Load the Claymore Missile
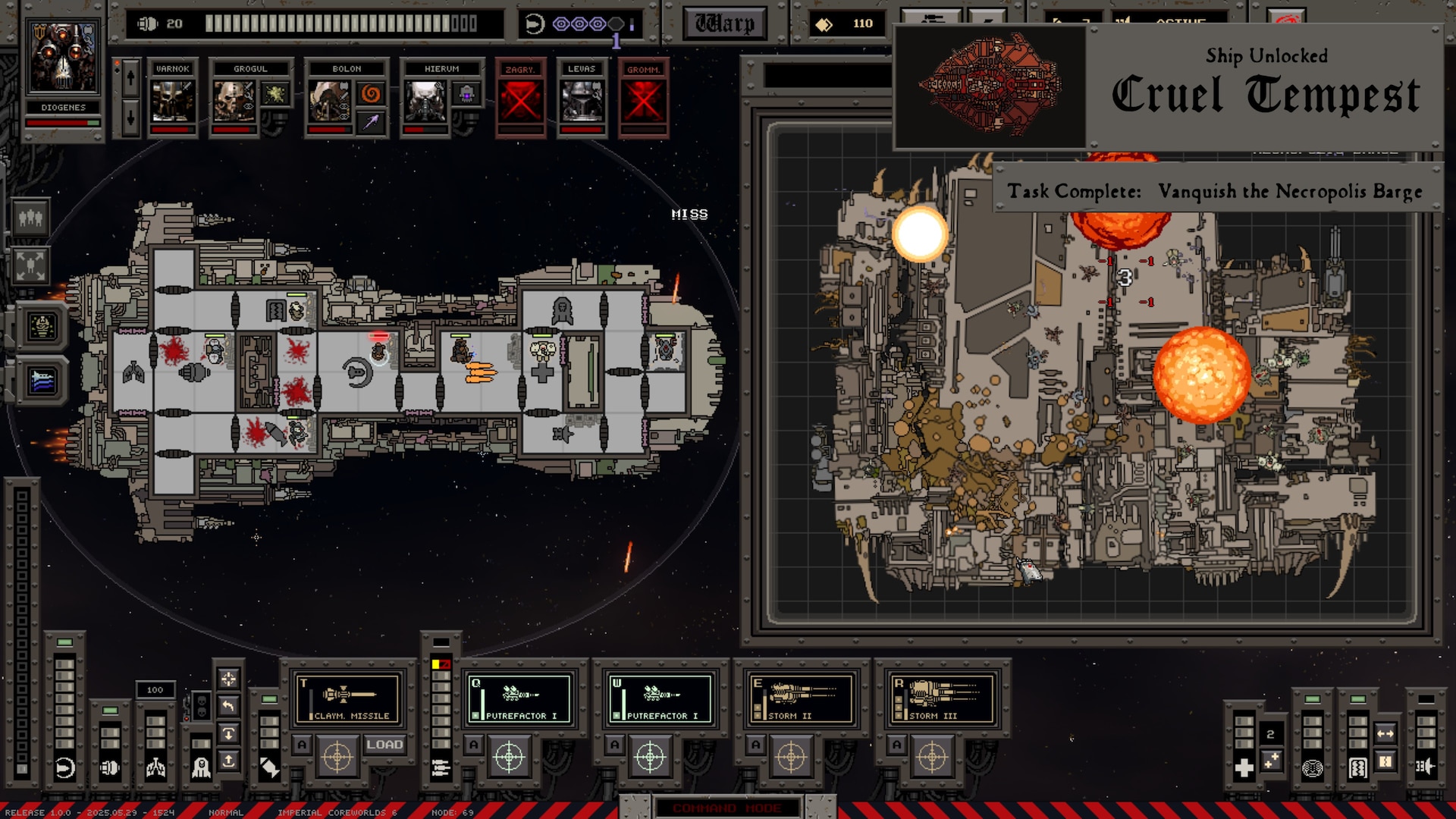This screenshot has width=1456, height=819. 384,745
